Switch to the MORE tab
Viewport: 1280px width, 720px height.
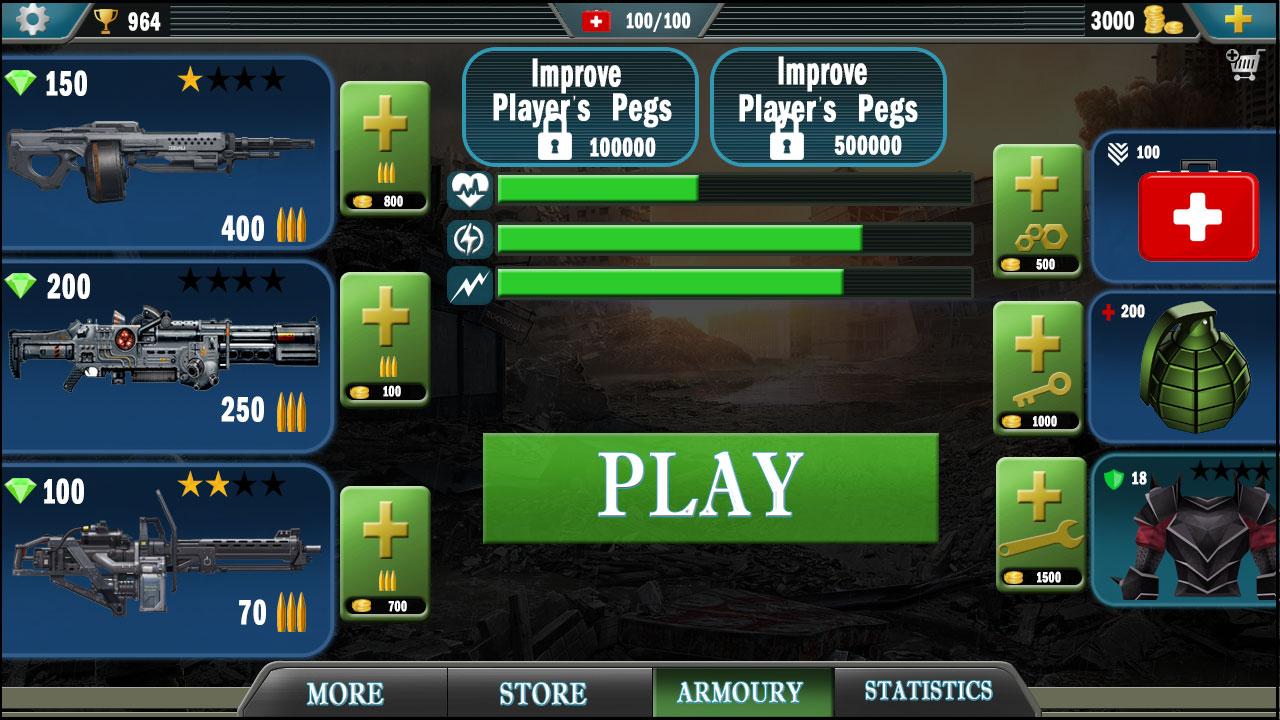(347, 691)
